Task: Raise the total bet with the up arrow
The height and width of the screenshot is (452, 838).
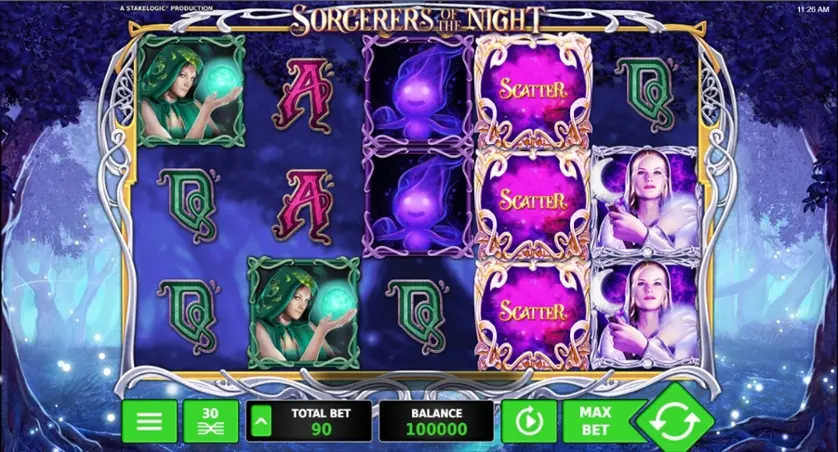Action: pos(259,421)
